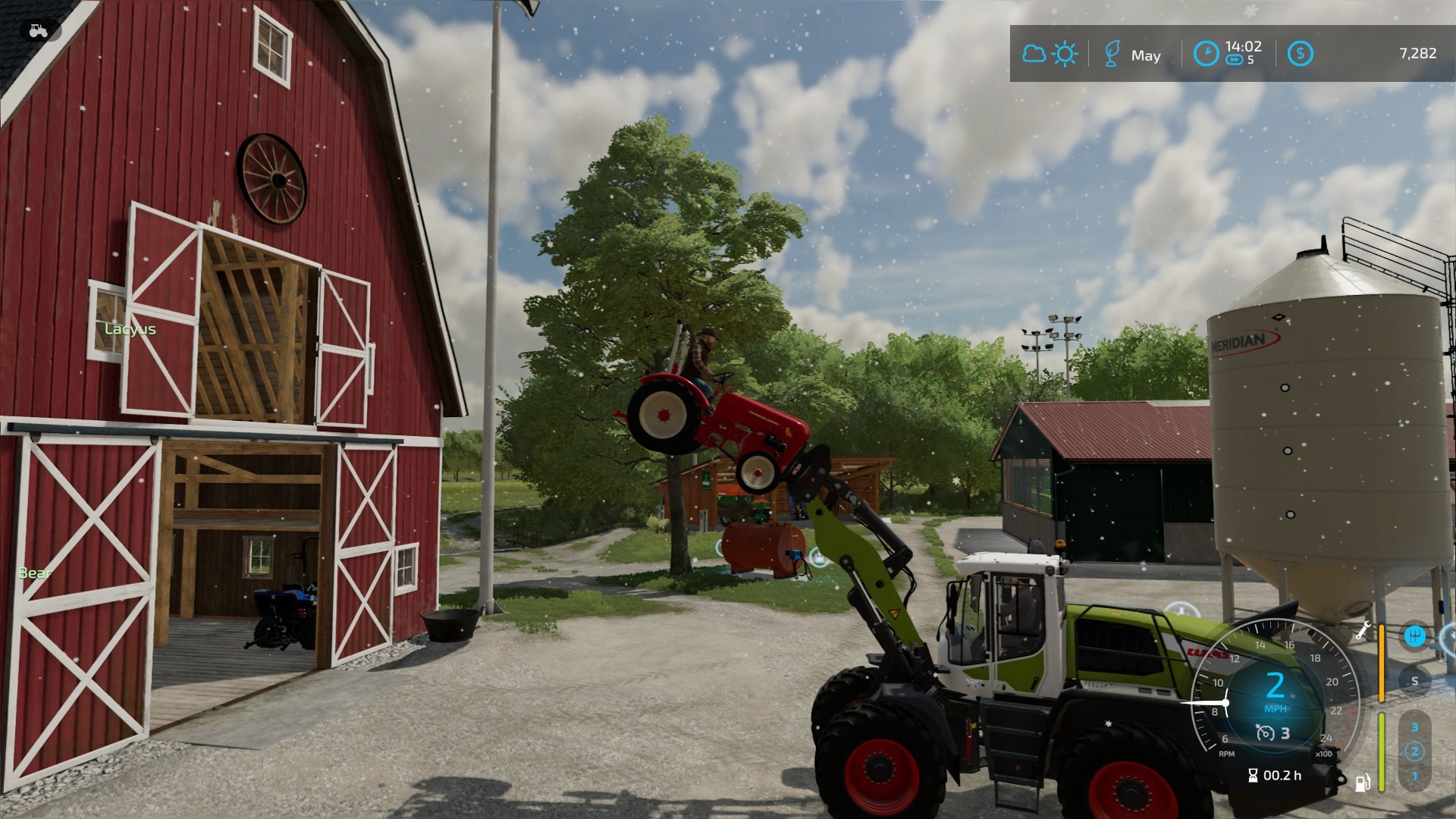This screenshot has width=1456, height=819.
Task: Select gear 3 in the gear list
Action: (x=1415, y=726)
